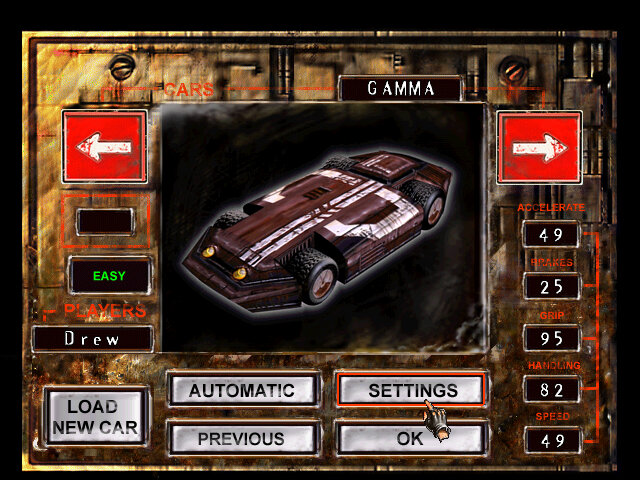
Task: Go back with the Previous button
Action: 242,438
